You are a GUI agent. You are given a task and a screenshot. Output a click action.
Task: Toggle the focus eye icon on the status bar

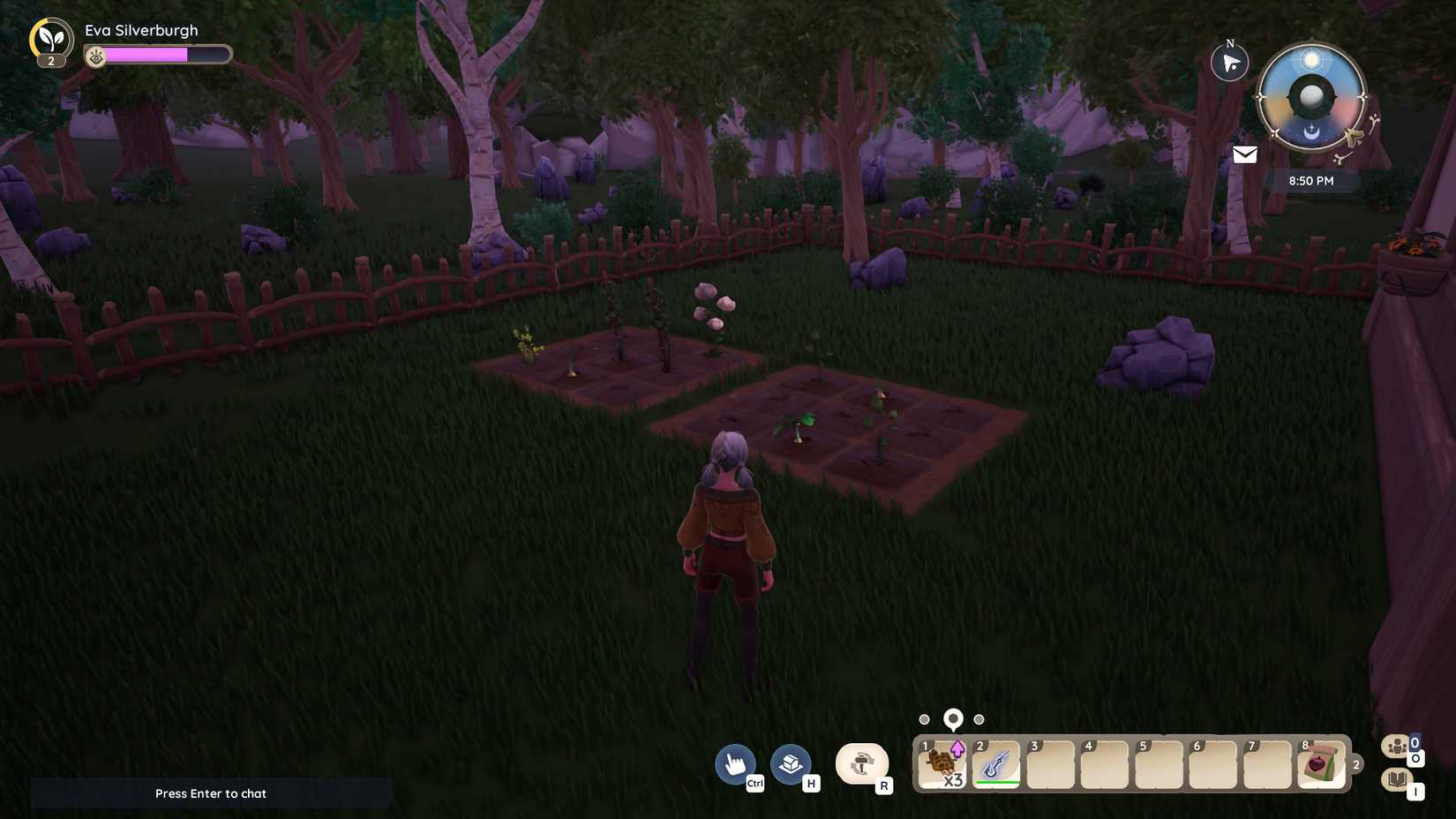(x=94, y=56)
